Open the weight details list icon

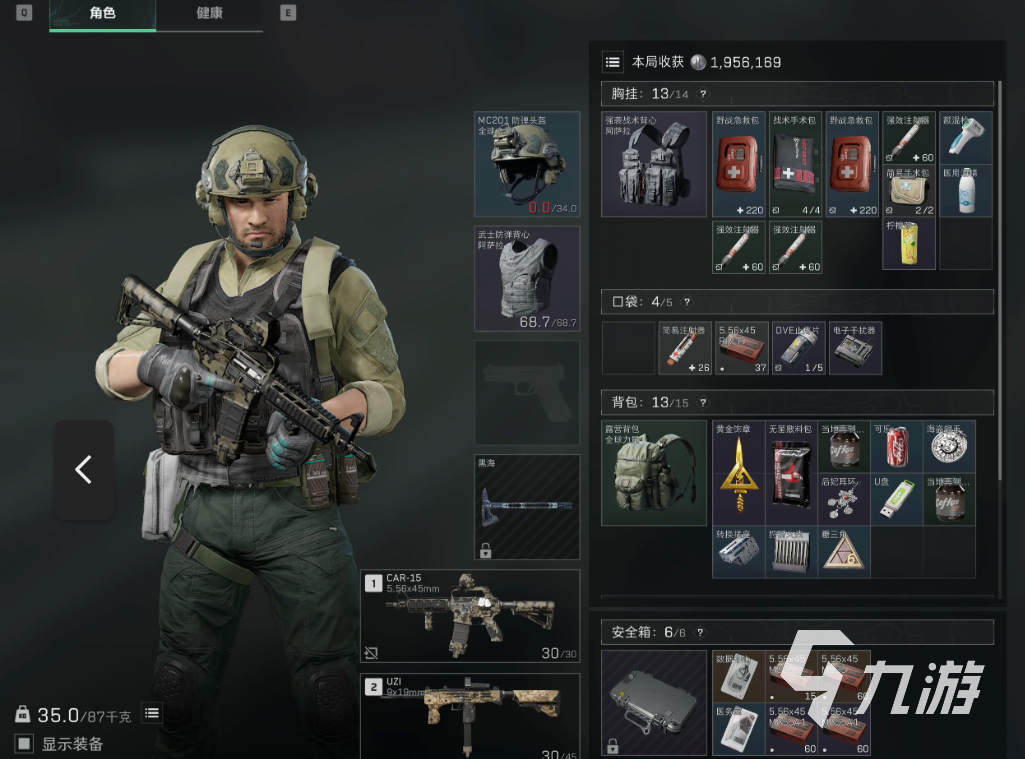(x=152, y=713)
